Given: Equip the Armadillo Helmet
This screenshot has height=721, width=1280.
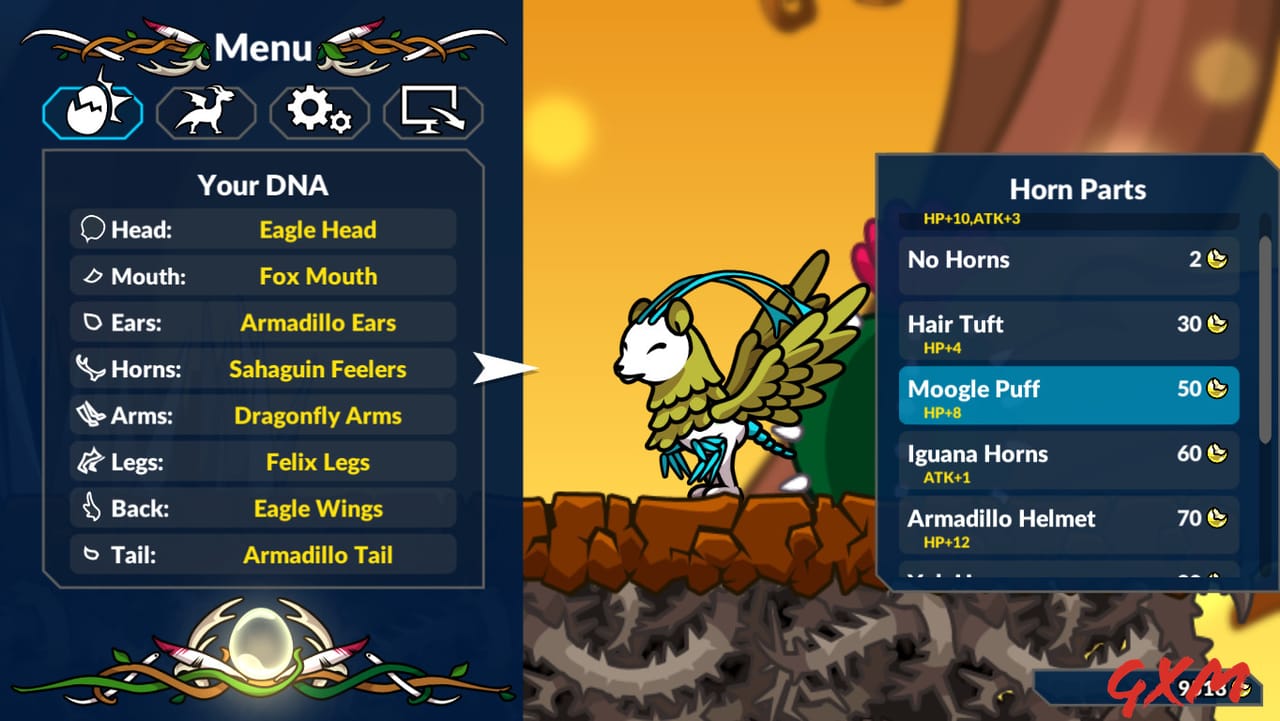Looking at the screenshot, I should (x=1068, y=527).
